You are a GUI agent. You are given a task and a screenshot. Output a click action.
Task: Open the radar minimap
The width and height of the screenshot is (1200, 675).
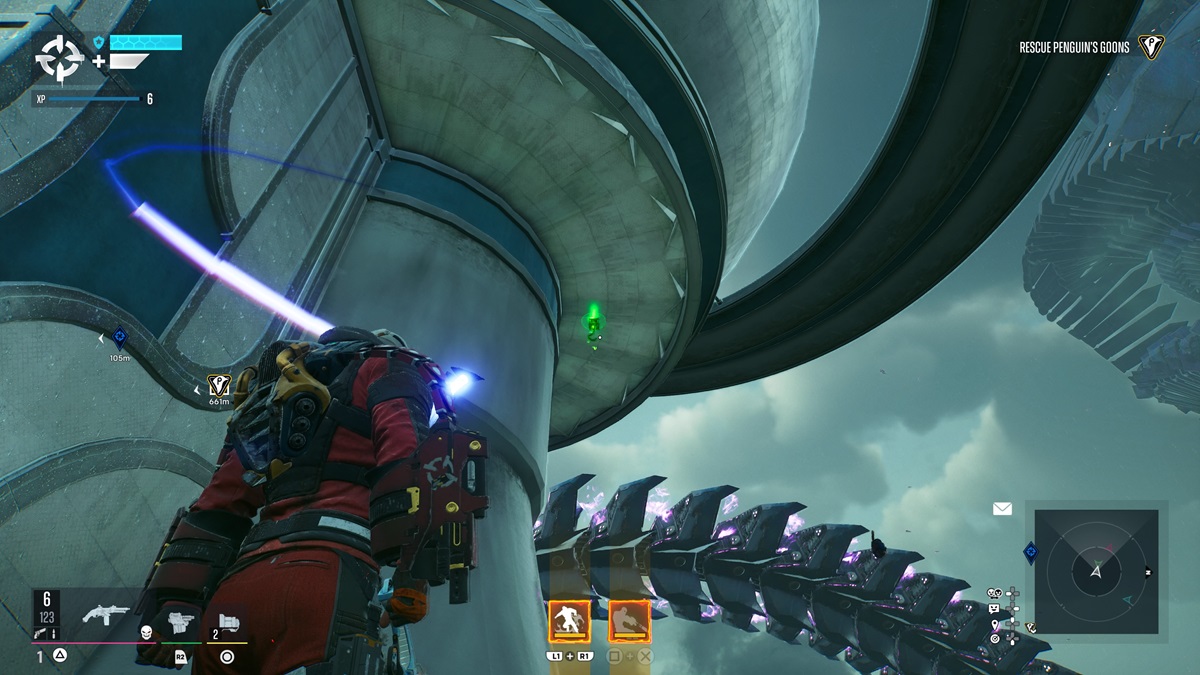(x=1097, y=572)
